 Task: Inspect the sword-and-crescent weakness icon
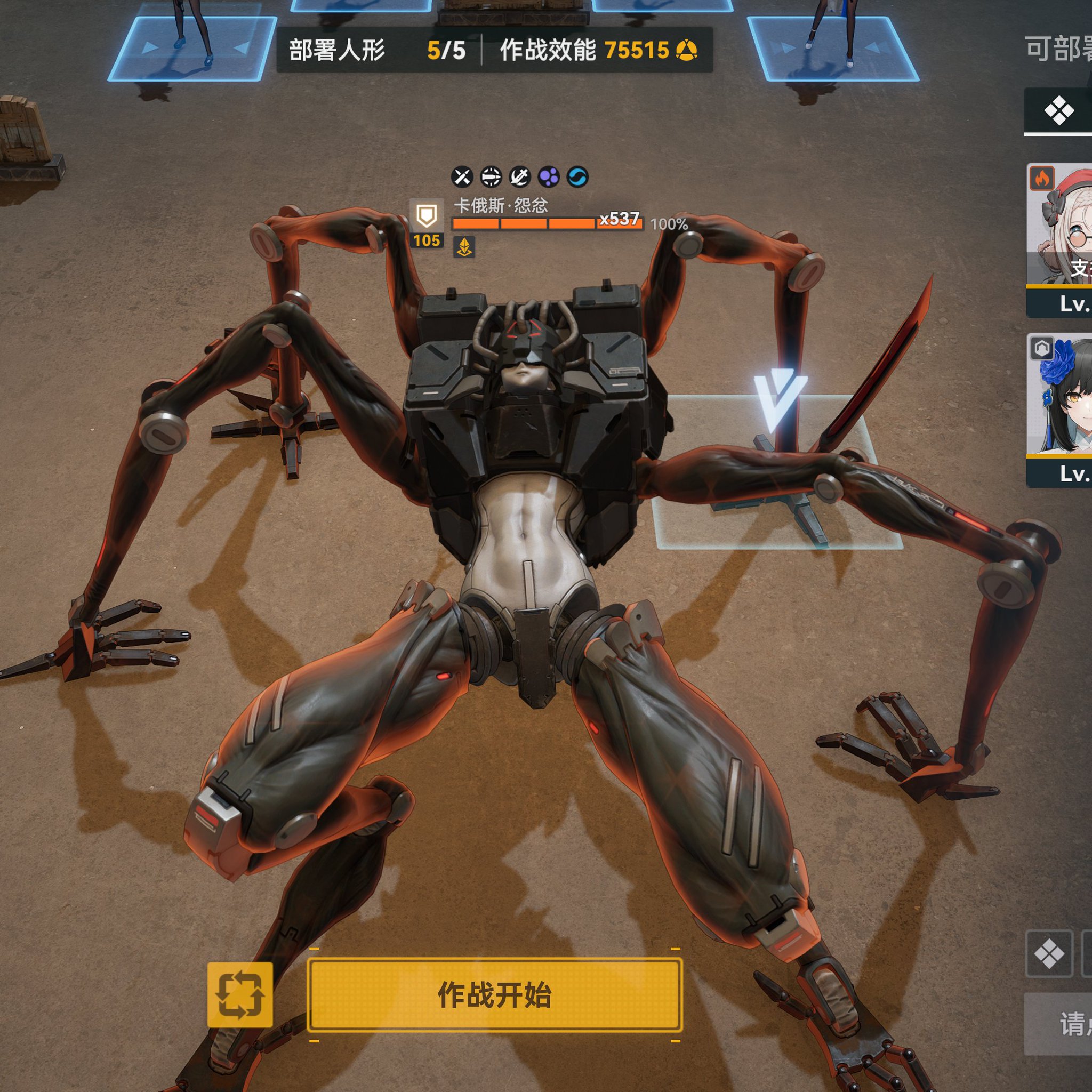click(519, 177)
